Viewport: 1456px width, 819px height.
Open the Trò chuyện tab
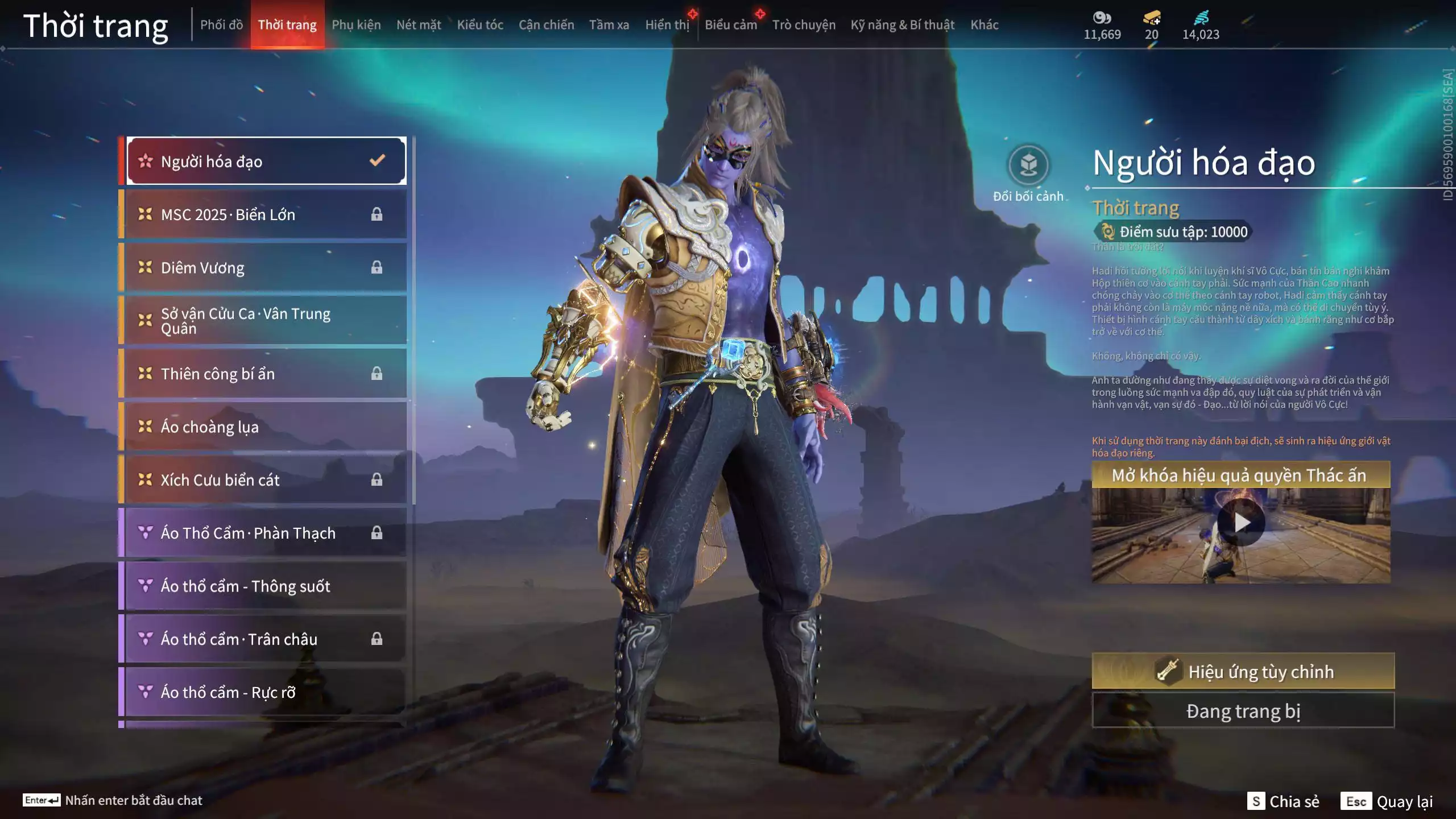(x=804, y=25)
